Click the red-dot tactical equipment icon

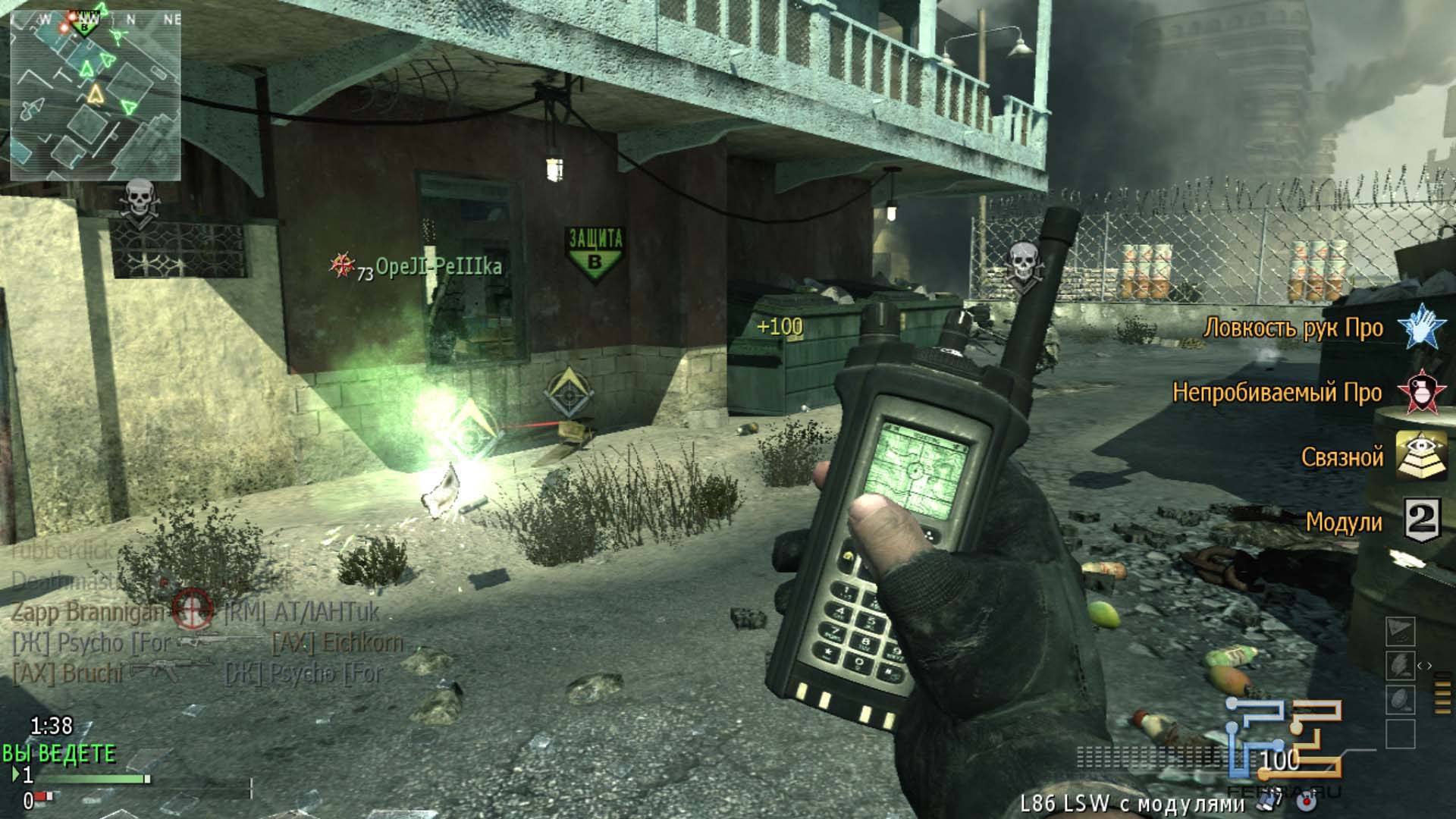[x=1305, y=799]
